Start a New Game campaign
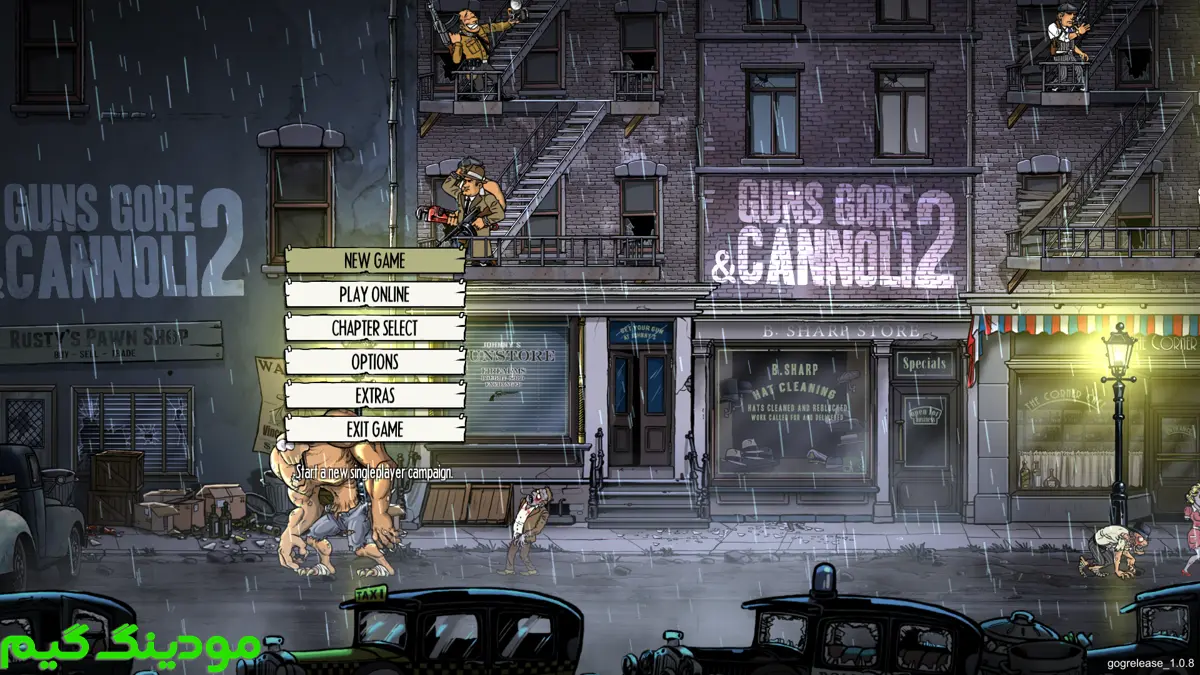1200x675 pixels. coord(375,261)
